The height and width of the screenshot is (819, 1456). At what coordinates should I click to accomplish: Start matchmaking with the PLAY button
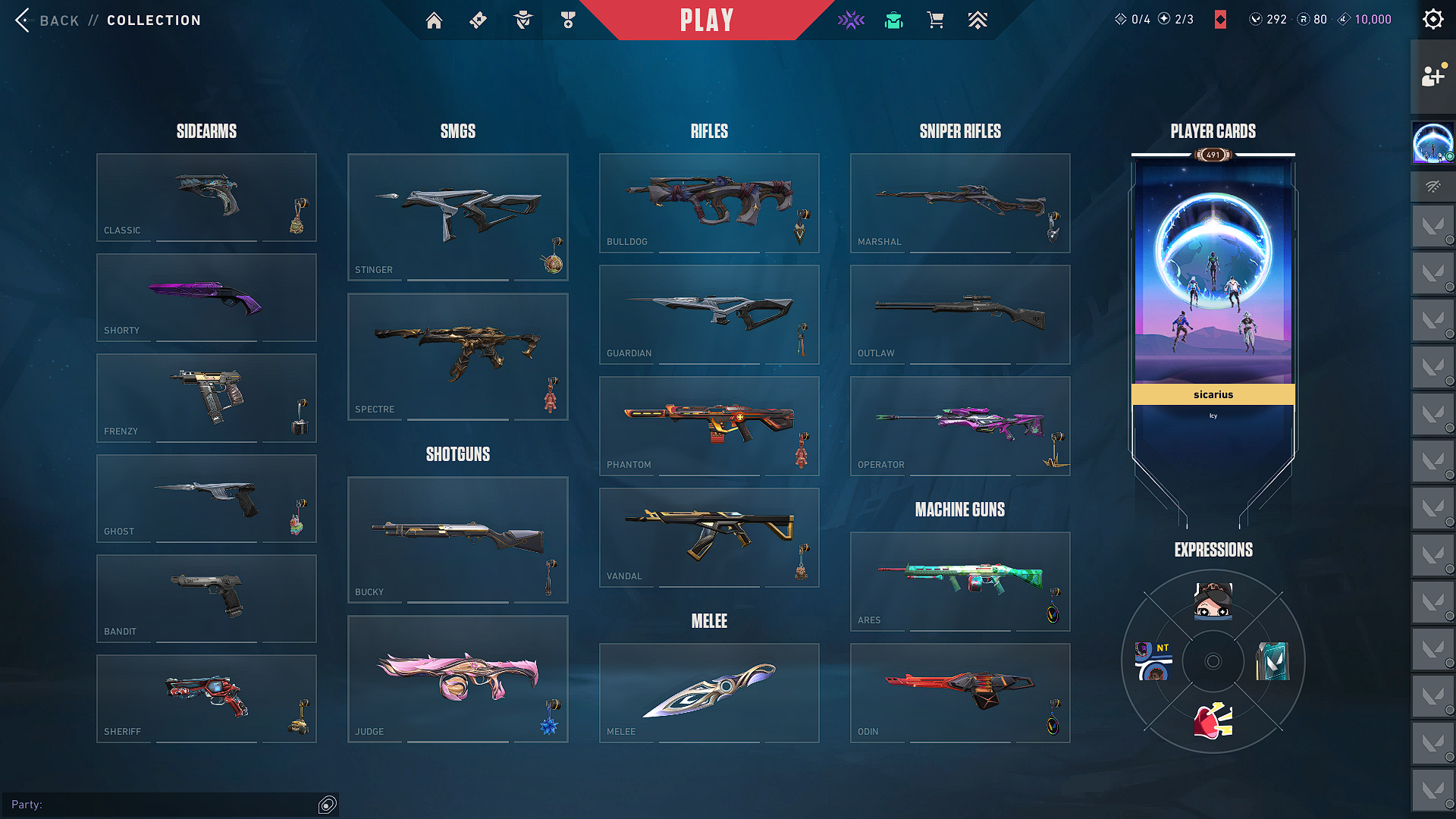[706, 20]
